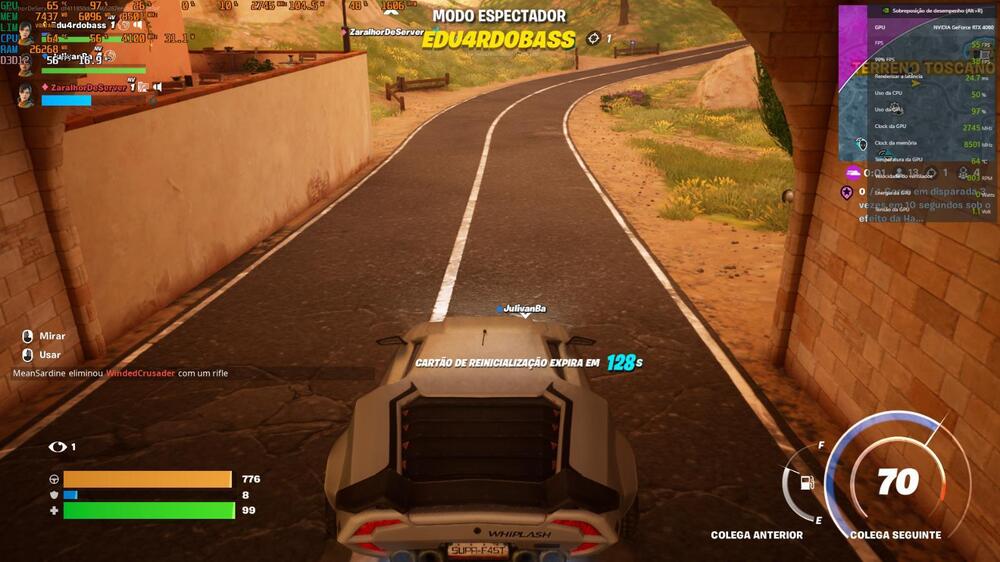This screenshot has height=562, width=1000.
Task: Click the spectated player name EDU4RDOBASS
Action: (499, 40)
